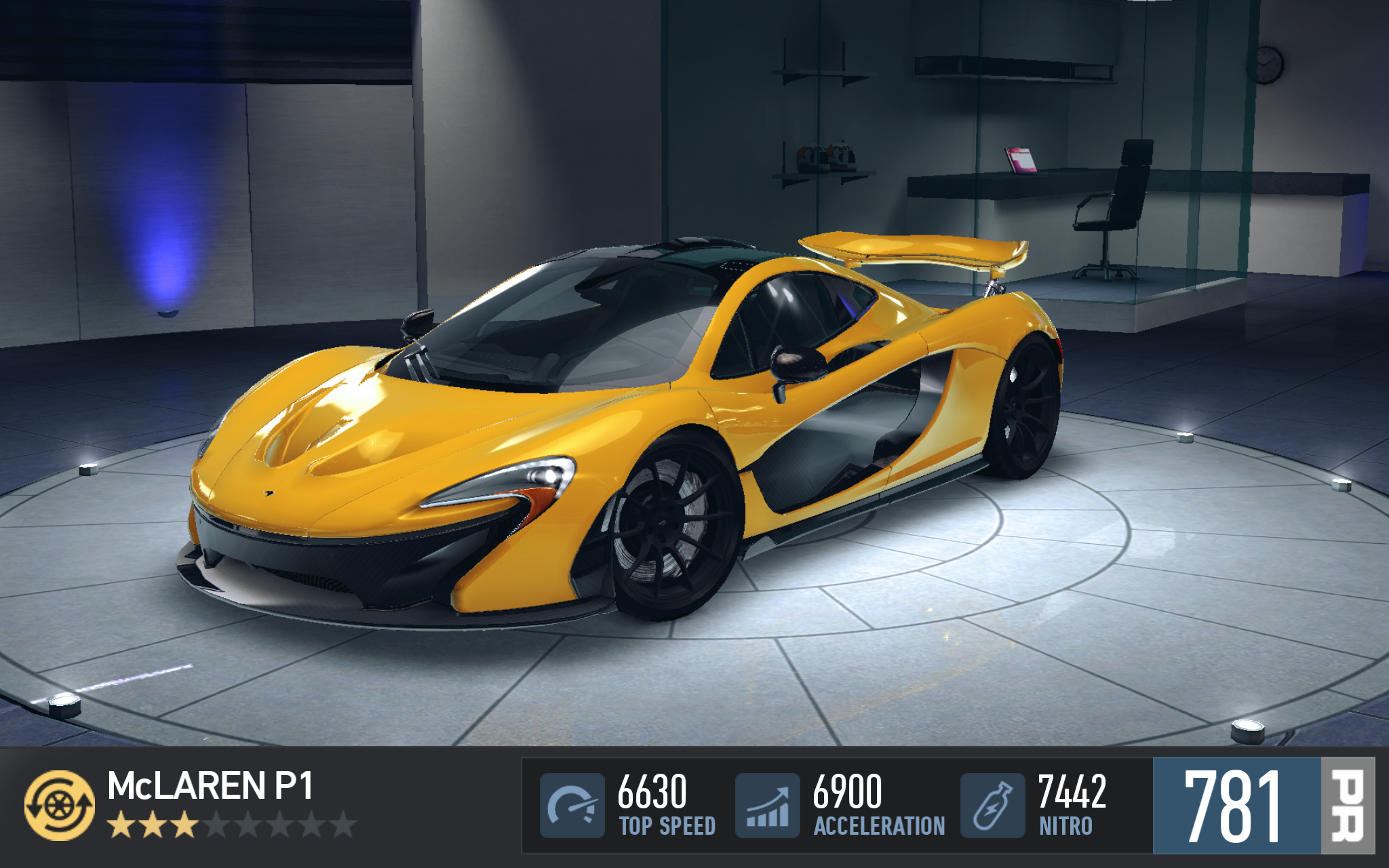Image resolution: width=1389 pixels, height=868 pixels.
Task: Open the Nitro bottle icon
Action: point(992,805)
